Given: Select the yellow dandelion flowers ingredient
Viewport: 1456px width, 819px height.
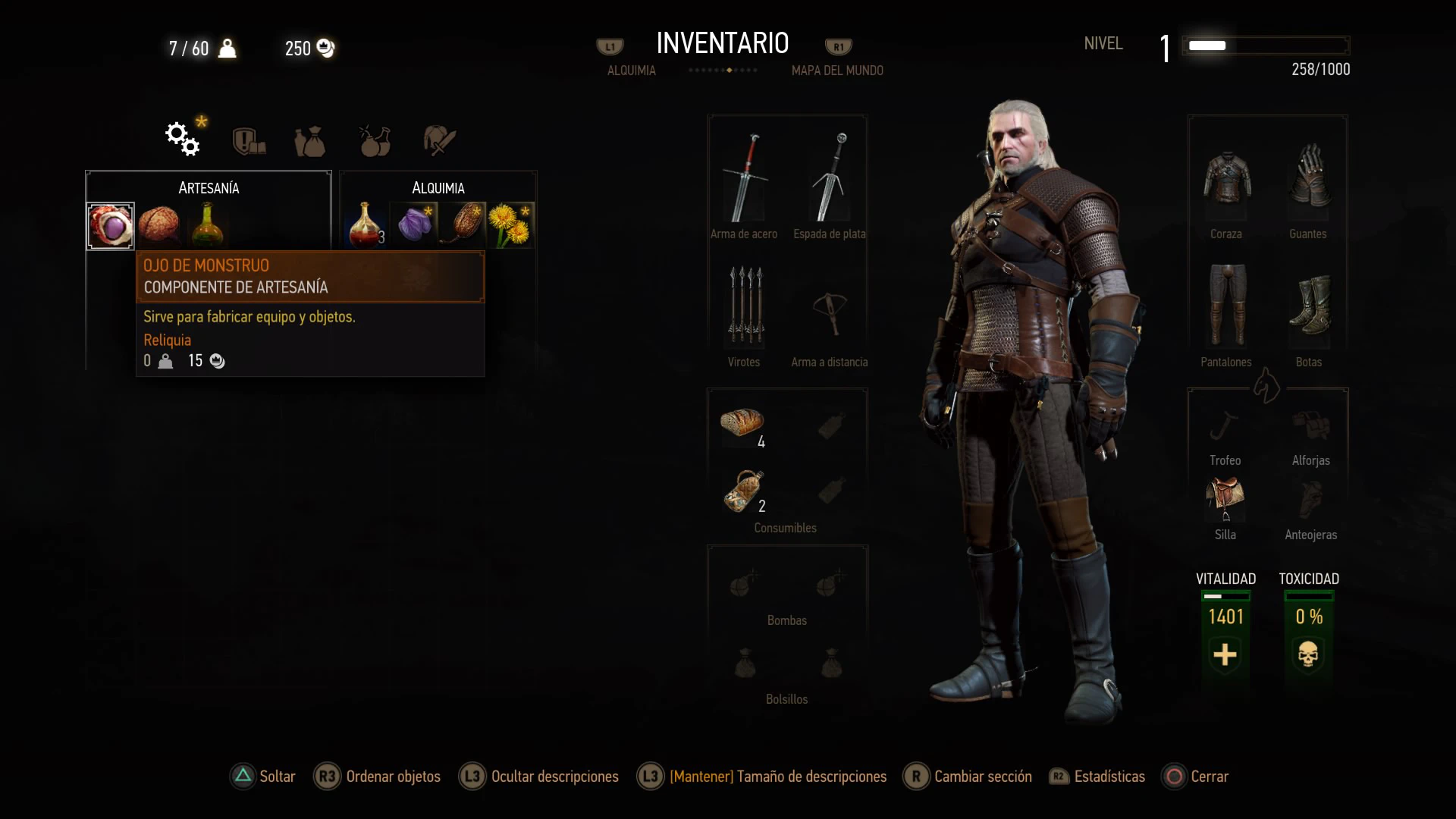Looking at the screenshot, I should 510,225.
